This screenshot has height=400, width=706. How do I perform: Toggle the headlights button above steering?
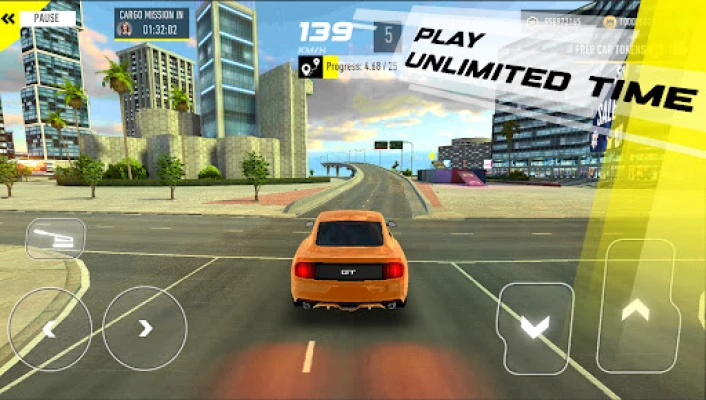point(55,238)
